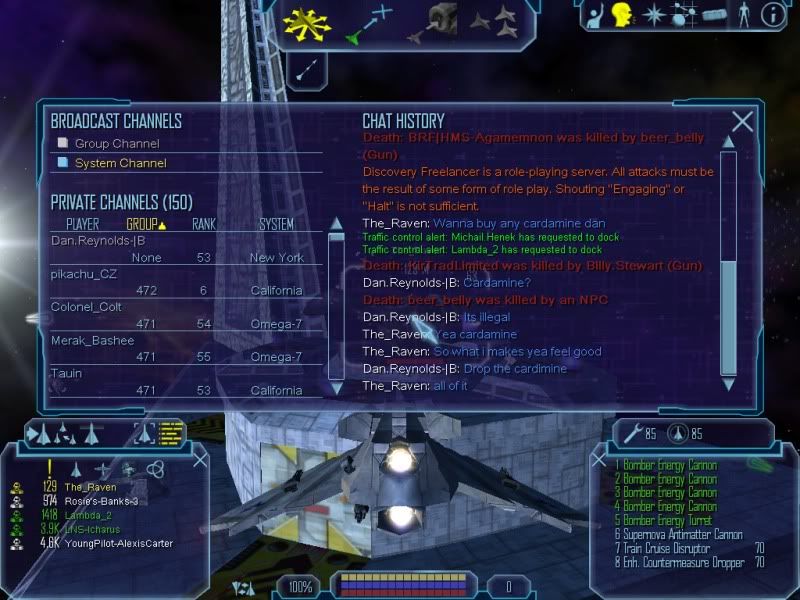This screenshot has height=600, width=800.
Task: Select the Supernova Antimatter Cannon weapon
Action: 681,535
